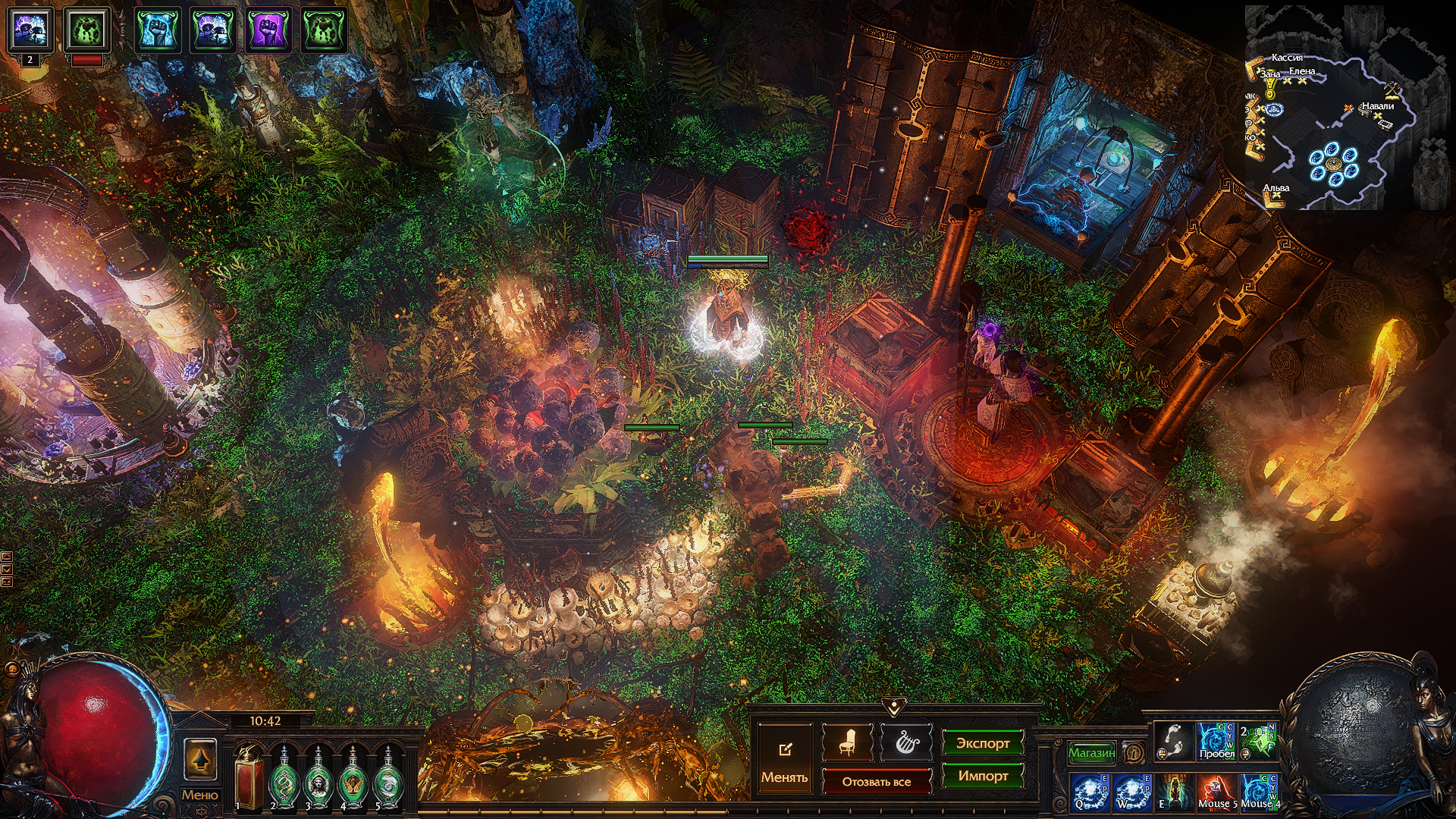Image resolution: width=1456 pixels, height=819 pixels.
Task: Open the info icon beside Магазин
Action: (x=1134, y=752)
